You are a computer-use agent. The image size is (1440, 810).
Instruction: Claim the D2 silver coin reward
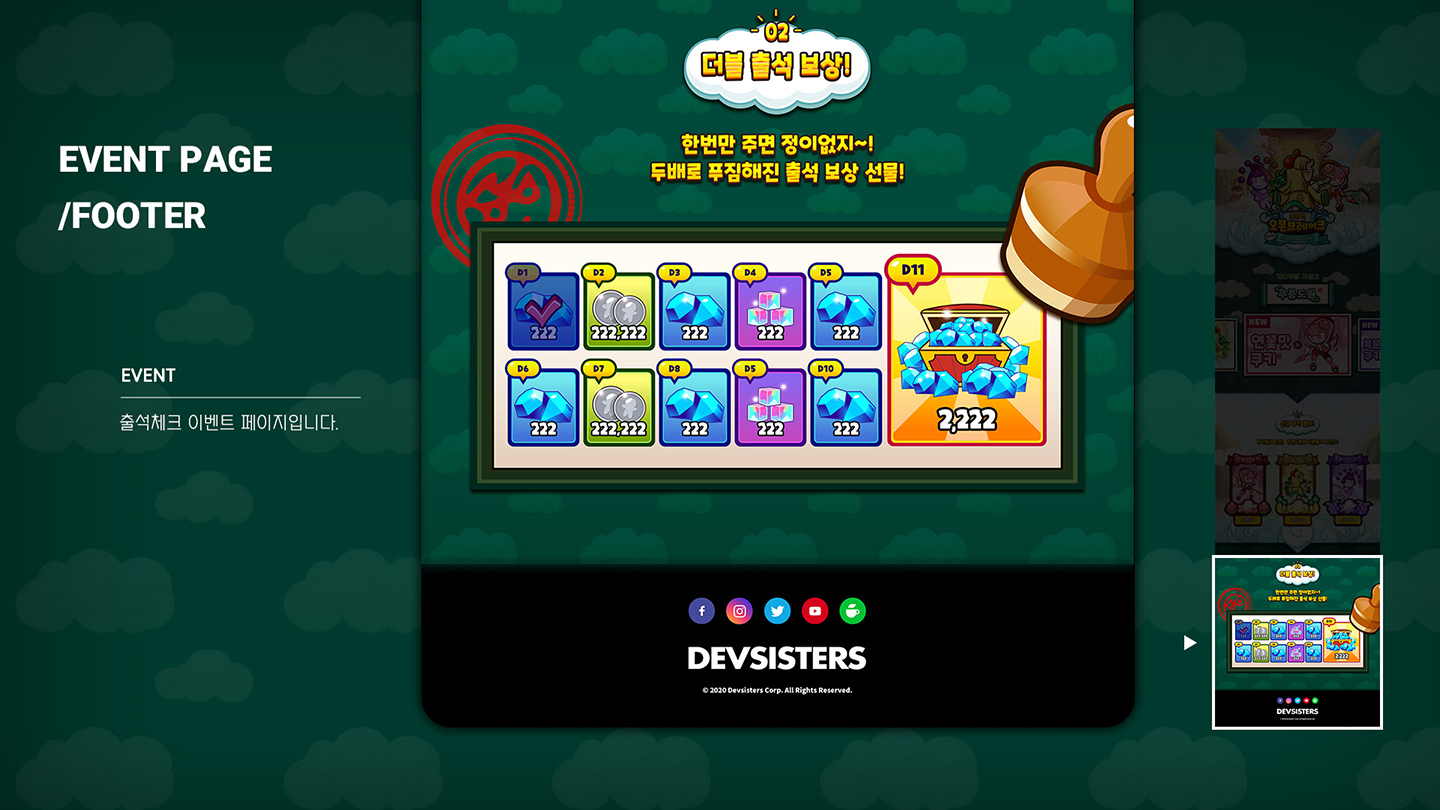(618, 311)
